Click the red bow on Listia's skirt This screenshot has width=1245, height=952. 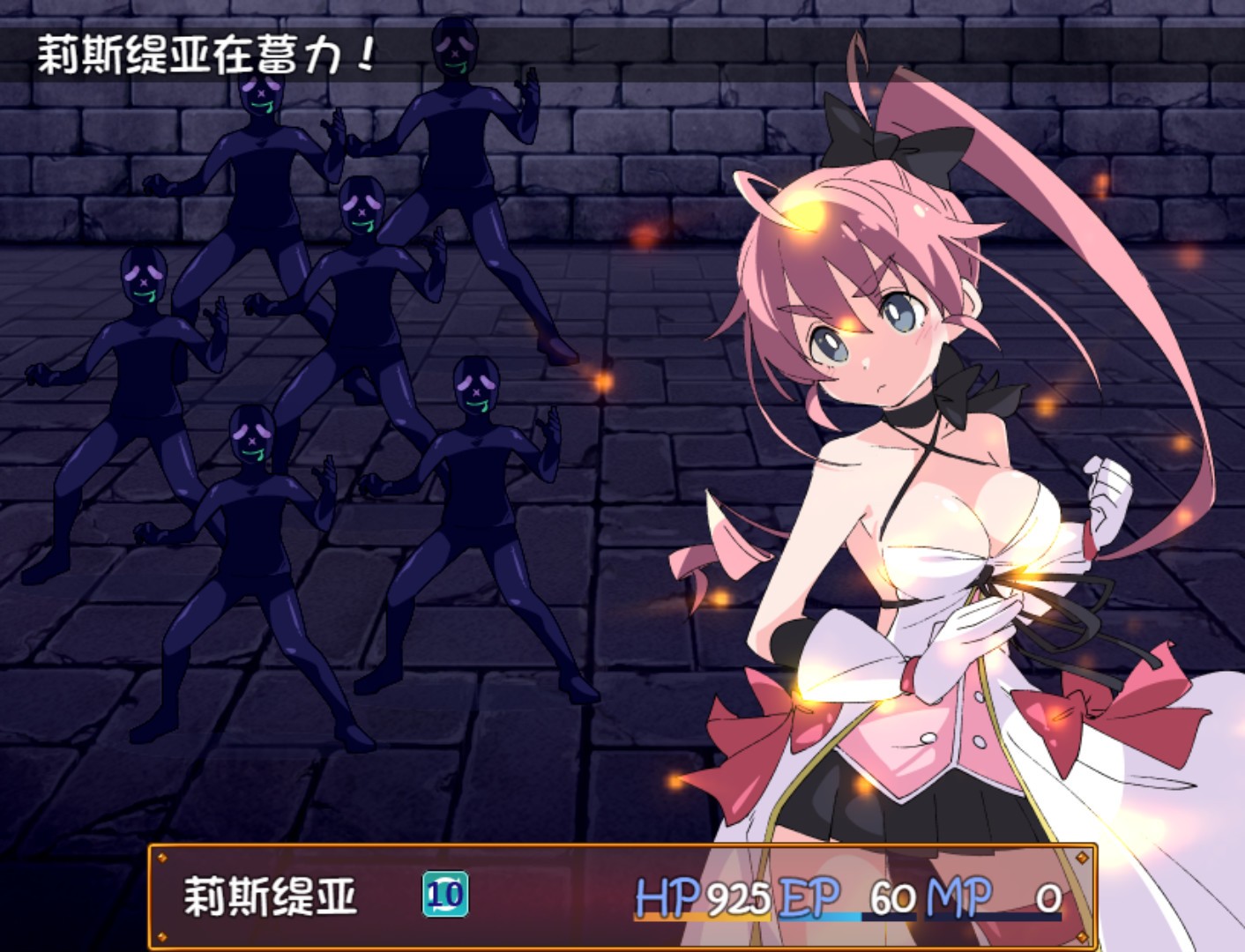[758, 723]
